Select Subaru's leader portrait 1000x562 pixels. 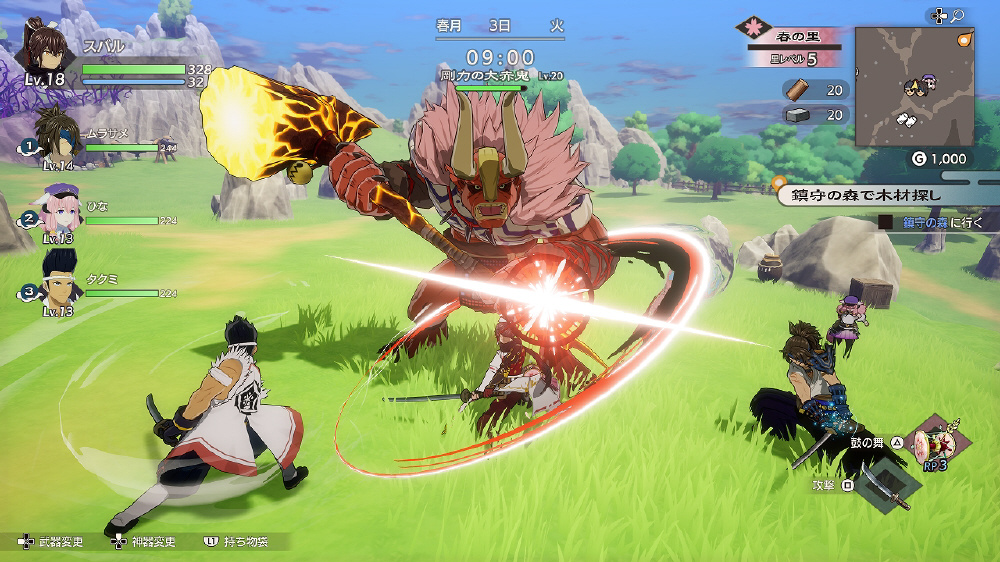[x=47, y=50]
